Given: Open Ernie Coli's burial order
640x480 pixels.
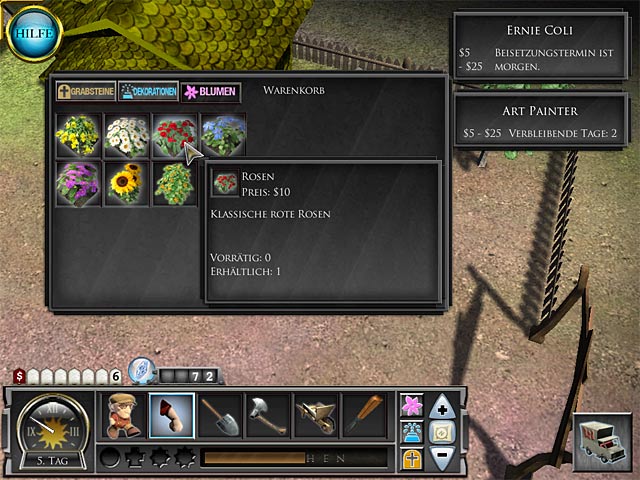Looking at the screenshot, I should coord(544,45).
